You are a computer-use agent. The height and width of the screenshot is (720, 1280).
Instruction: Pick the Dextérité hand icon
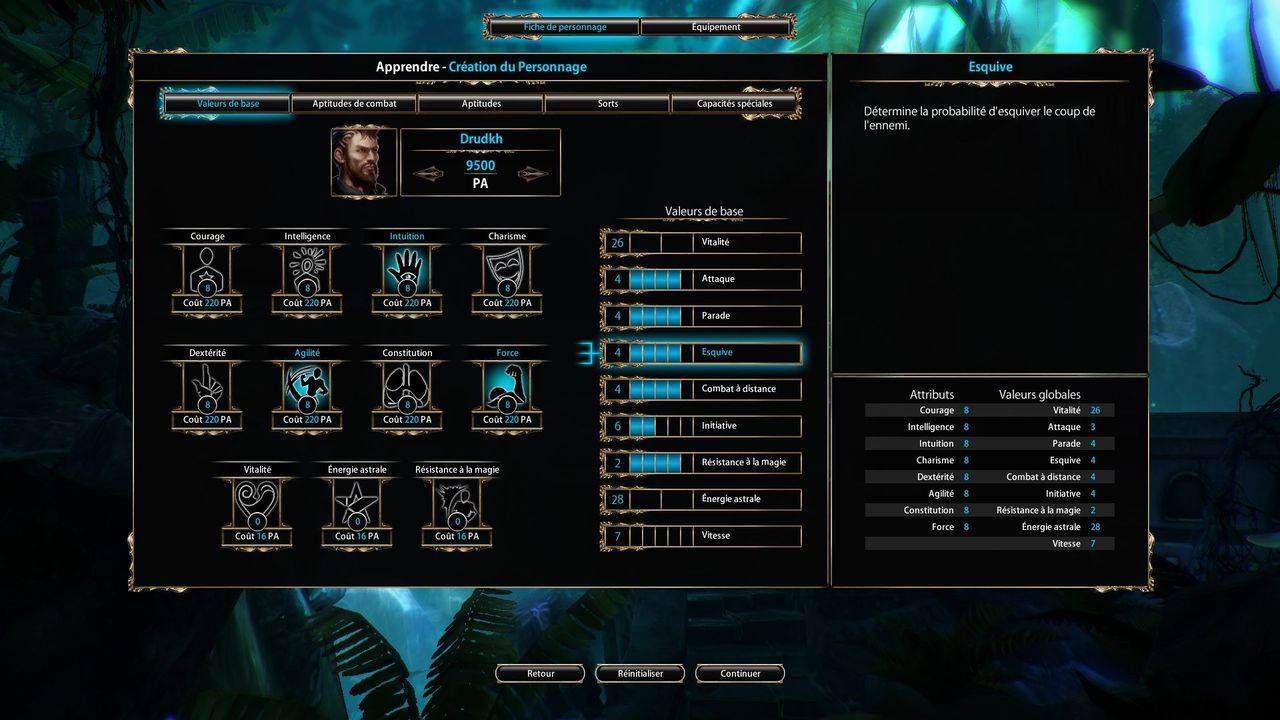pyautogui.click(x=207, y=387)
